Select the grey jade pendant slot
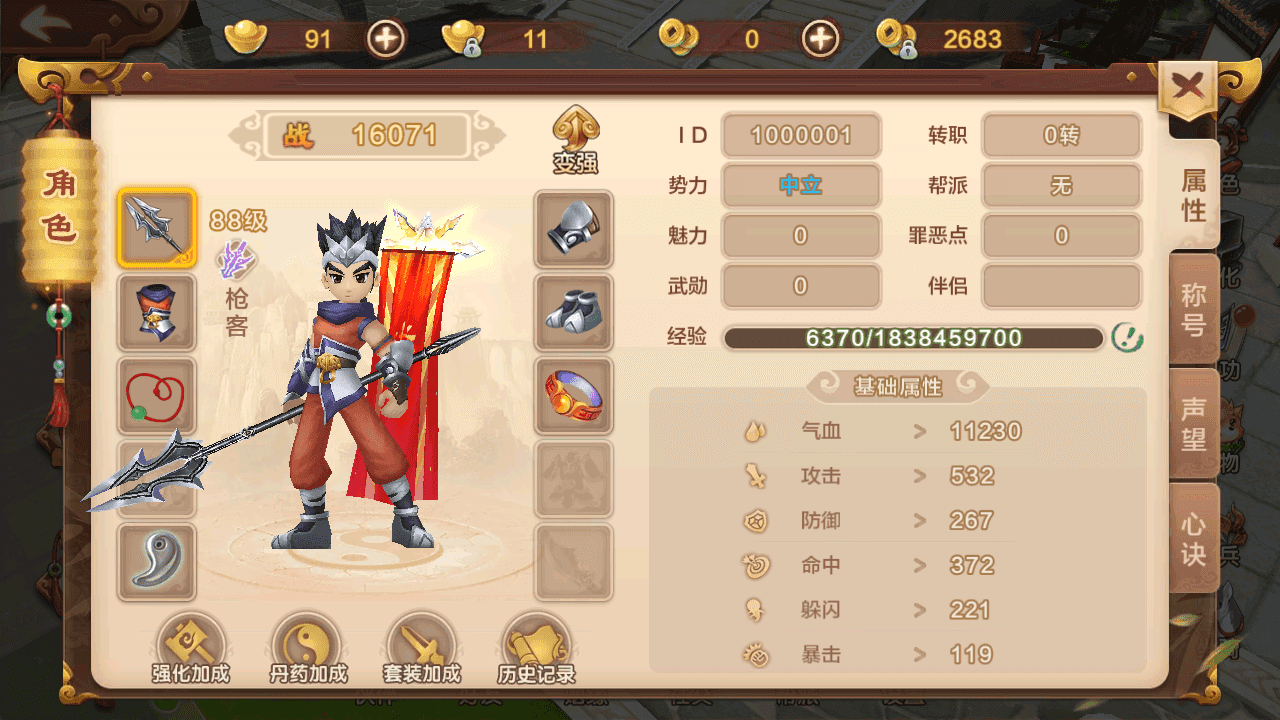1280x720 pixels. pyautogui.click(x=156, y=561)
